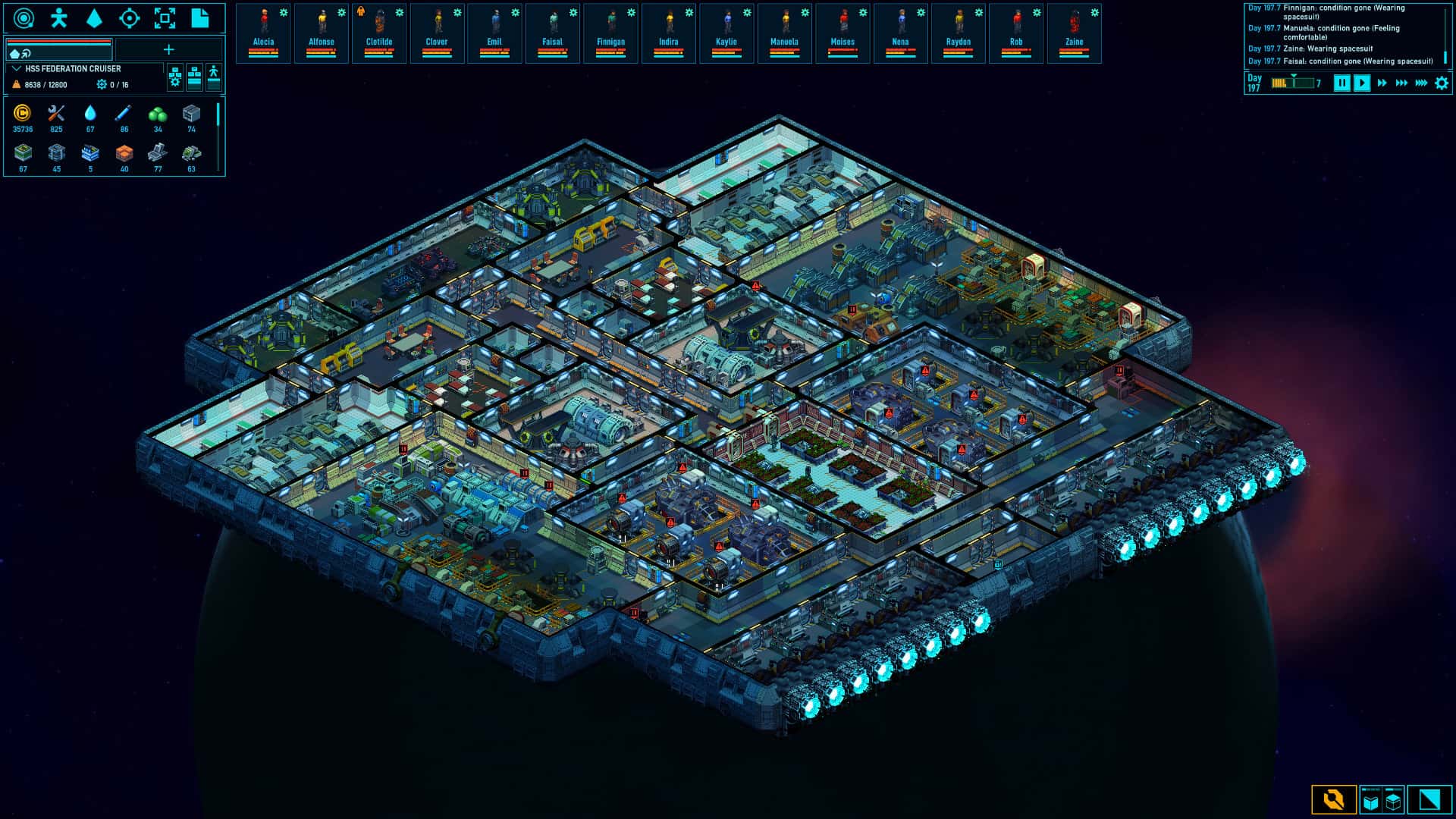Add a new ship tab with plus
Image resolution: width=1456 pixels, height=819 pixels.
[x=168, y=50]
